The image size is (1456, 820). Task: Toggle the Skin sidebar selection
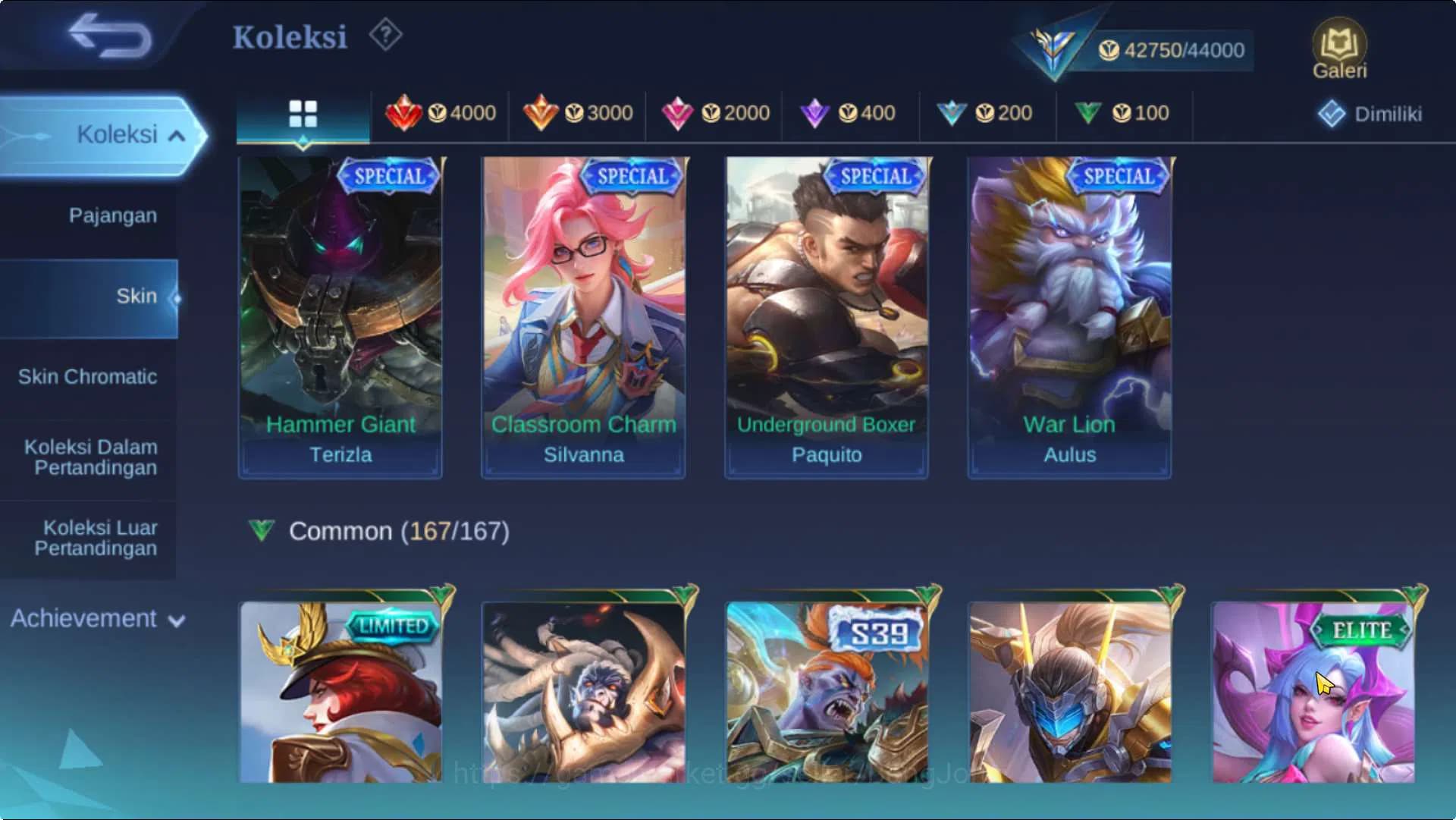coord(136,296)
